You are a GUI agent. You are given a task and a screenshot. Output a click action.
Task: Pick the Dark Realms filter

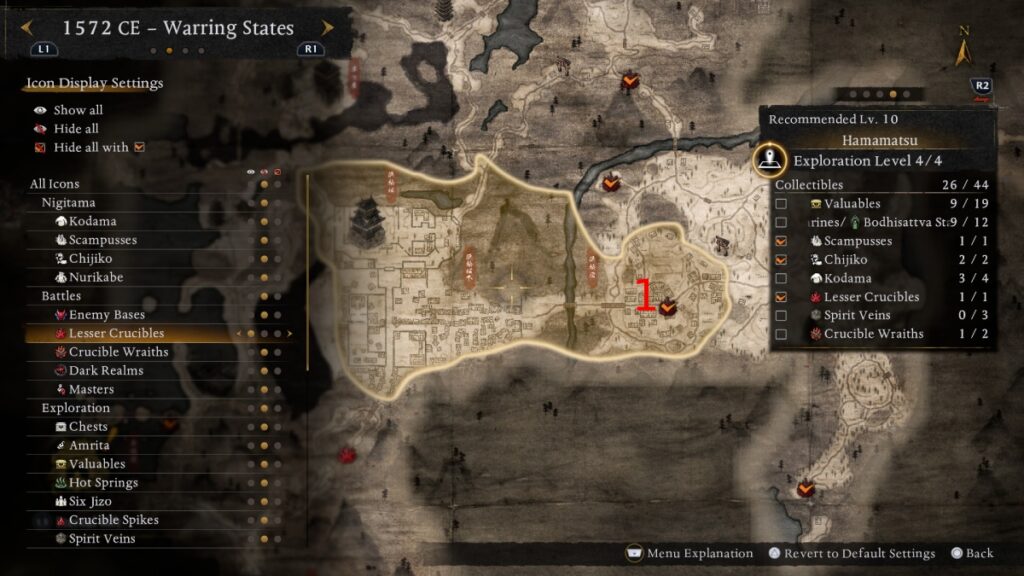click(105, 371)
